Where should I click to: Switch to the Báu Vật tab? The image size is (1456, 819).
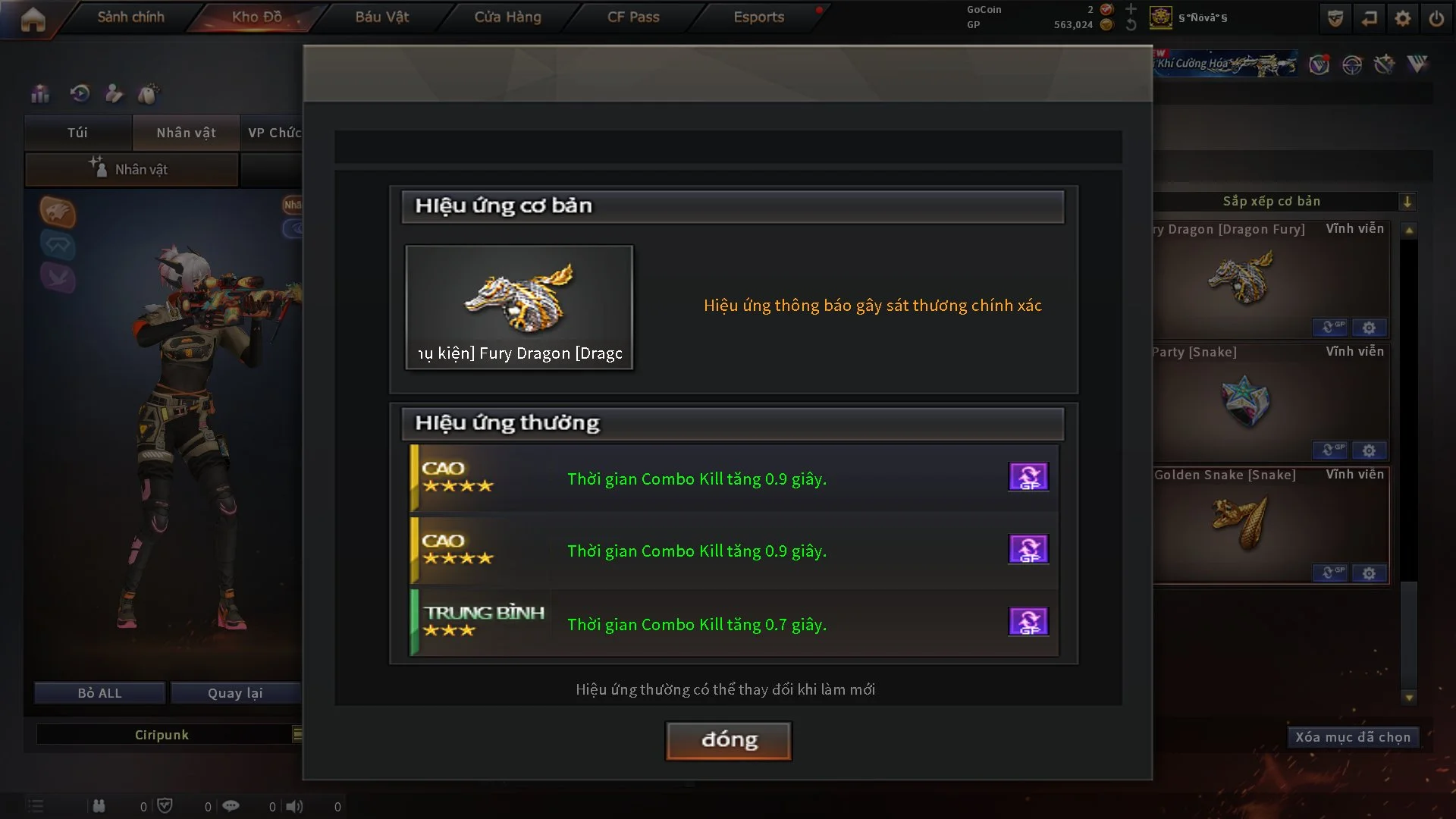coord(381,17)
